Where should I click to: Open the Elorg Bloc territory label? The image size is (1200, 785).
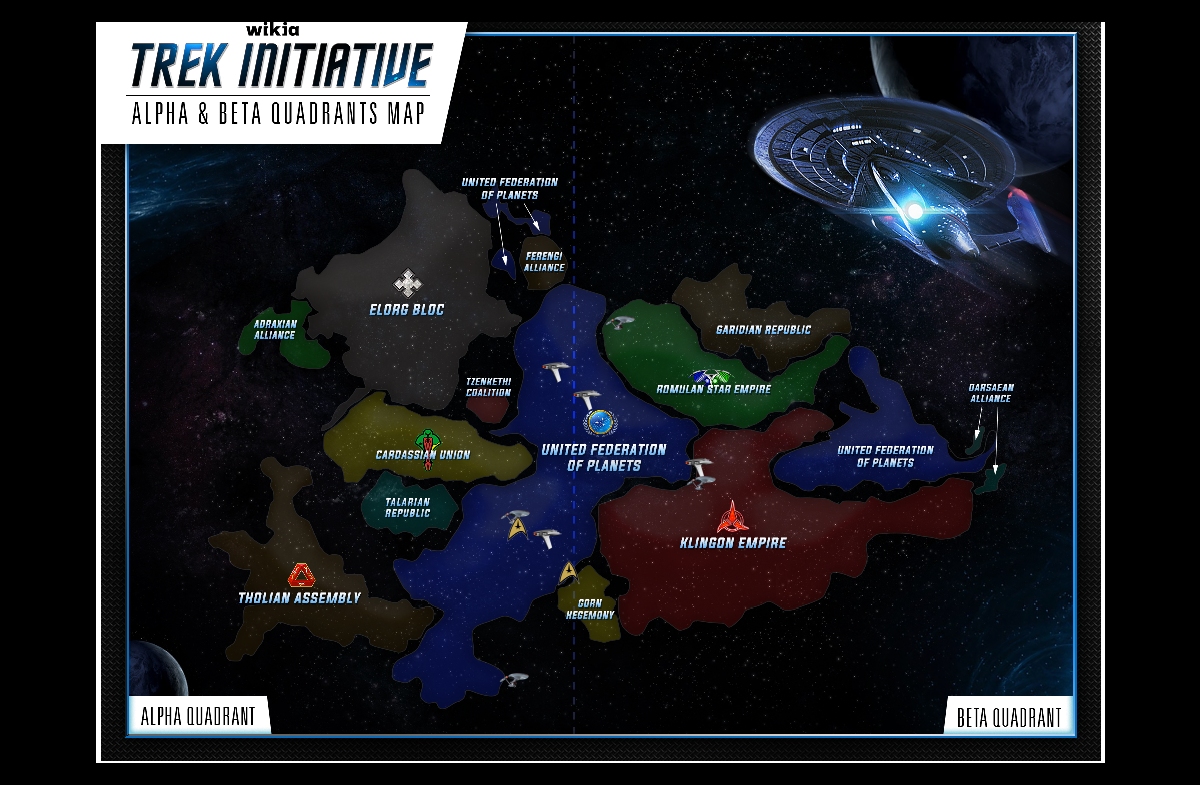406,310
